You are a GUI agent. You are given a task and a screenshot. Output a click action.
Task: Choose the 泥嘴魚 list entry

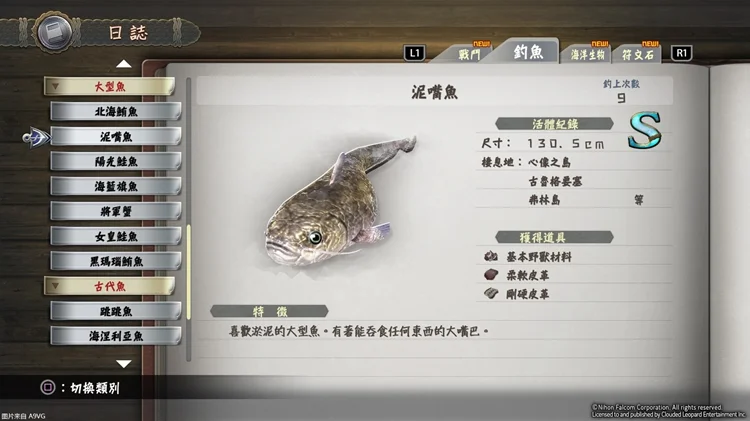click(x=116, y=136)
